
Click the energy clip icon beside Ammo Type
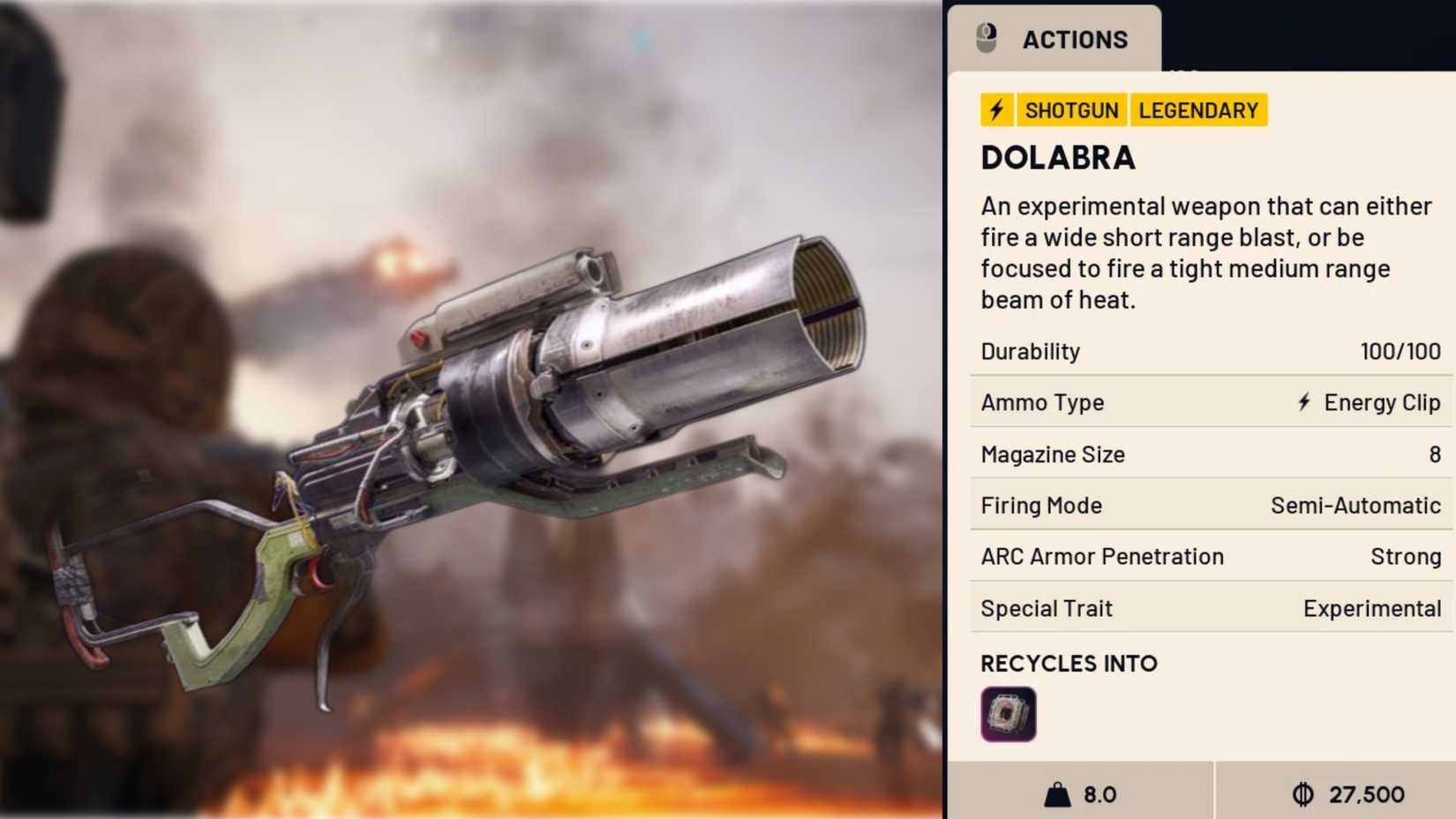[1303, 402]
